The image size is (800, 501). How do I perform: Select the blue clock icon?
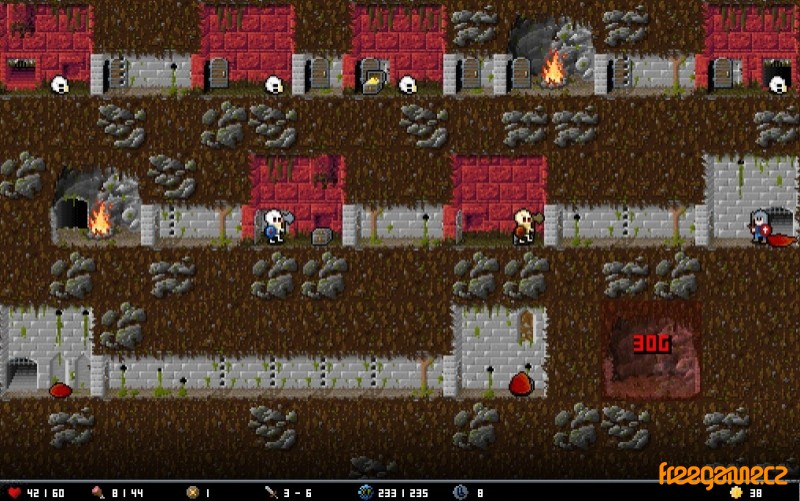pyautogui.click(x=459, y=492)
